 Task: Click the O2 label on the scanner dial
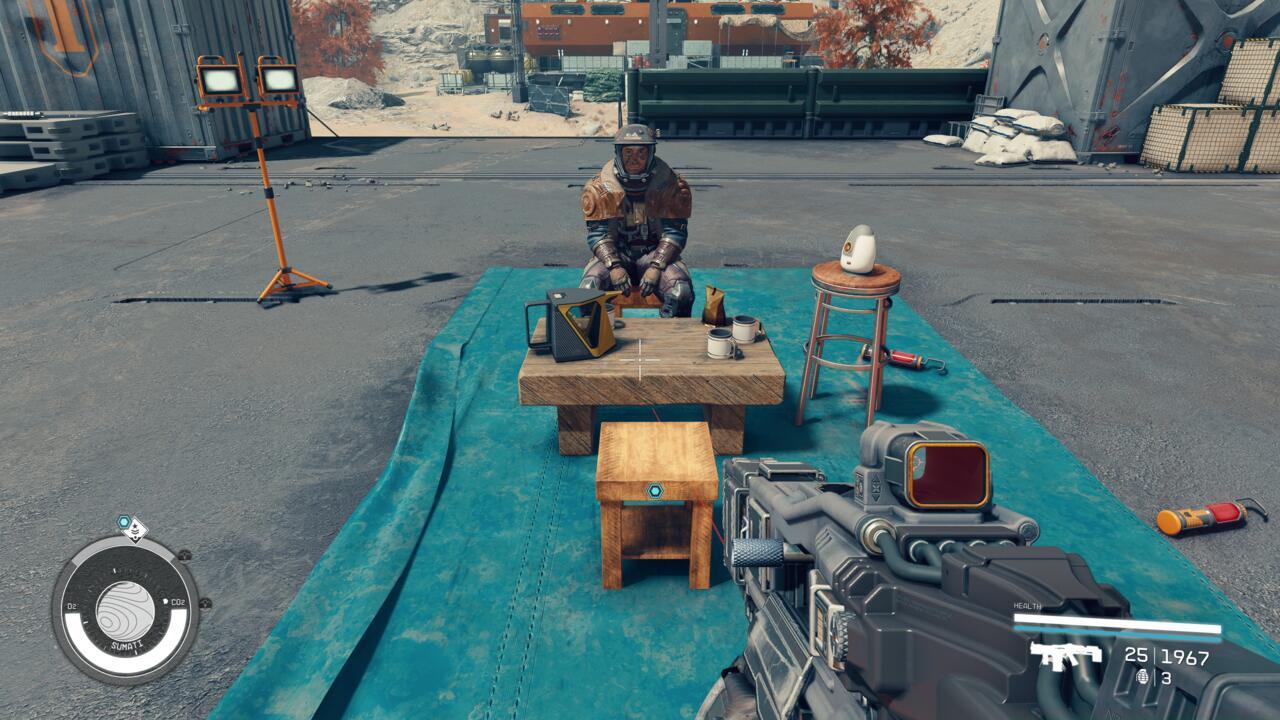point(70,604)
